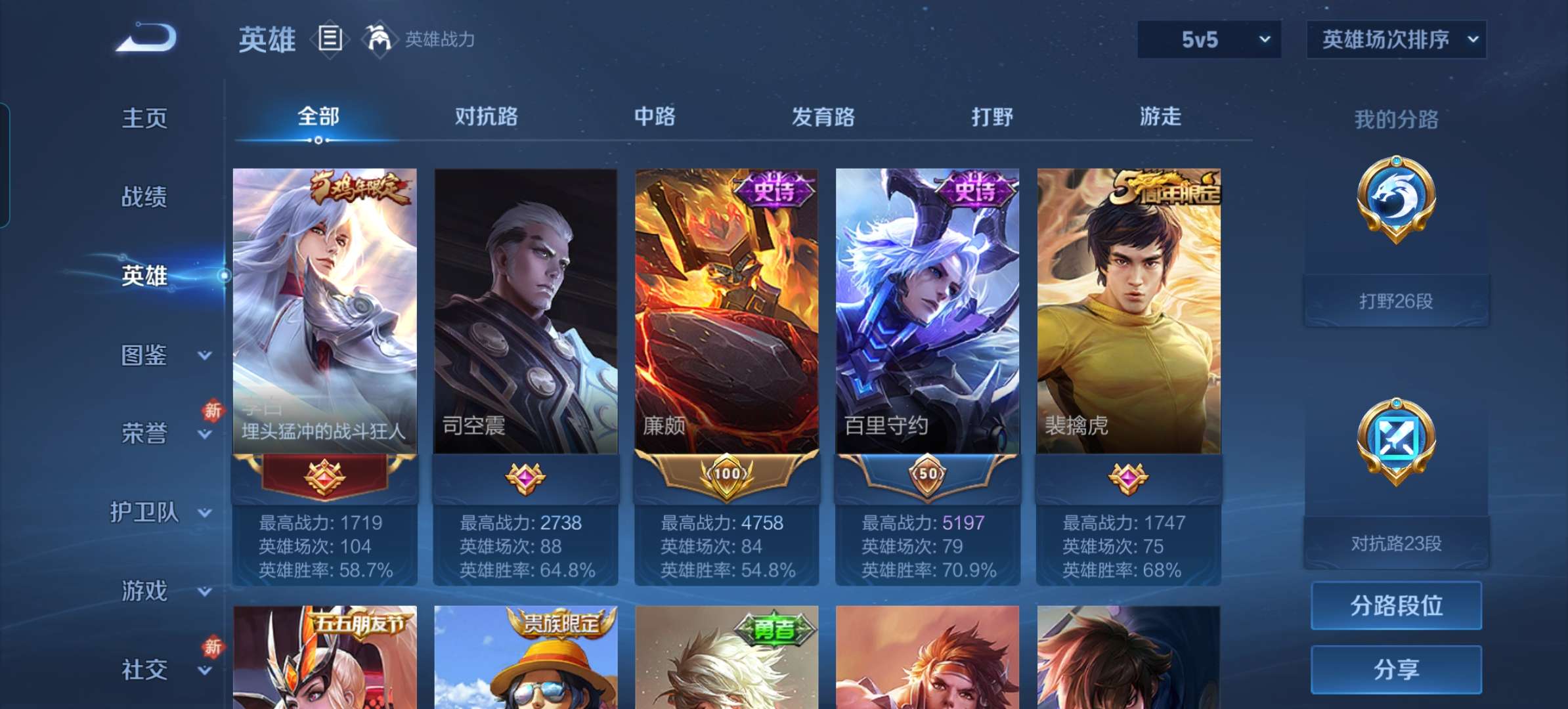
Task: Click the 分路段位 button
Action: [x=1396, y=605]
